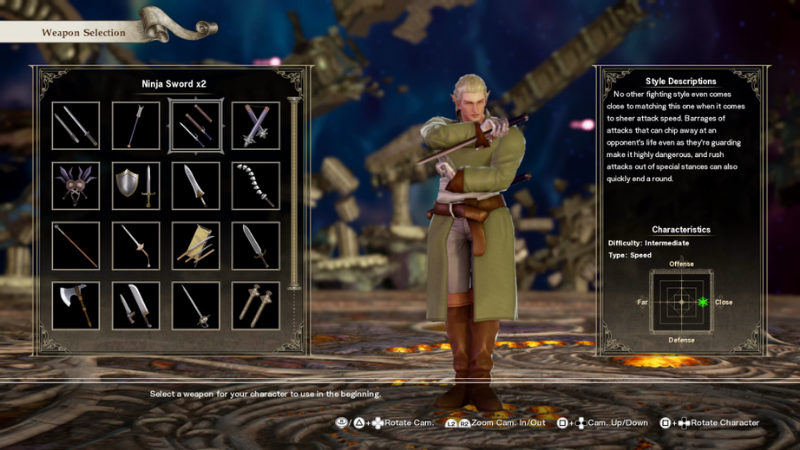Screen dimensions: 800x450
Task: Pick the nunchaku weapon slot
Action: [255, 126]
